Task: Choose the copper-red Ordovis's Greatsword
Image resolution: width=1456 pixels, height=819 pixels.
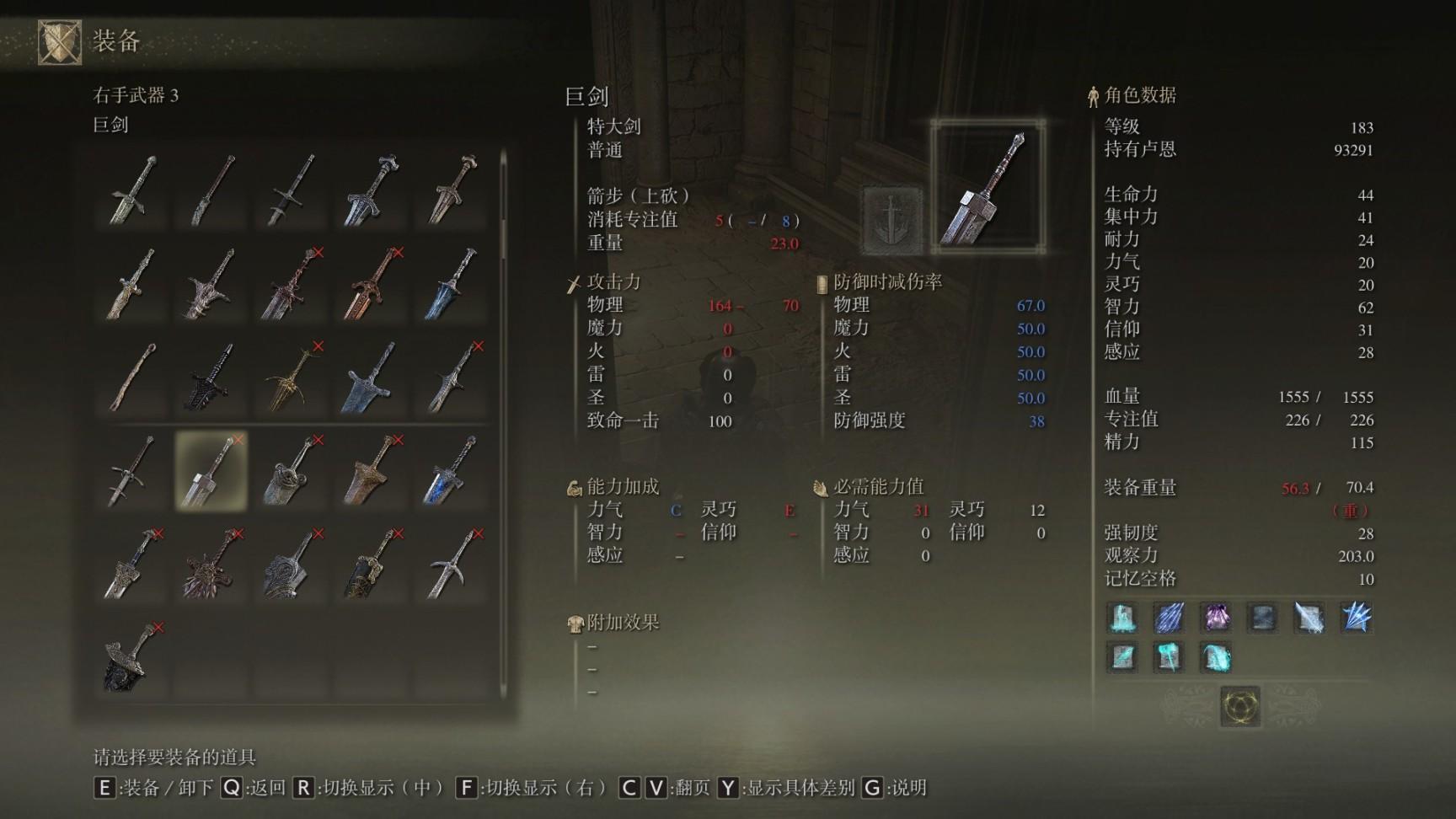Action: [372, 284]
